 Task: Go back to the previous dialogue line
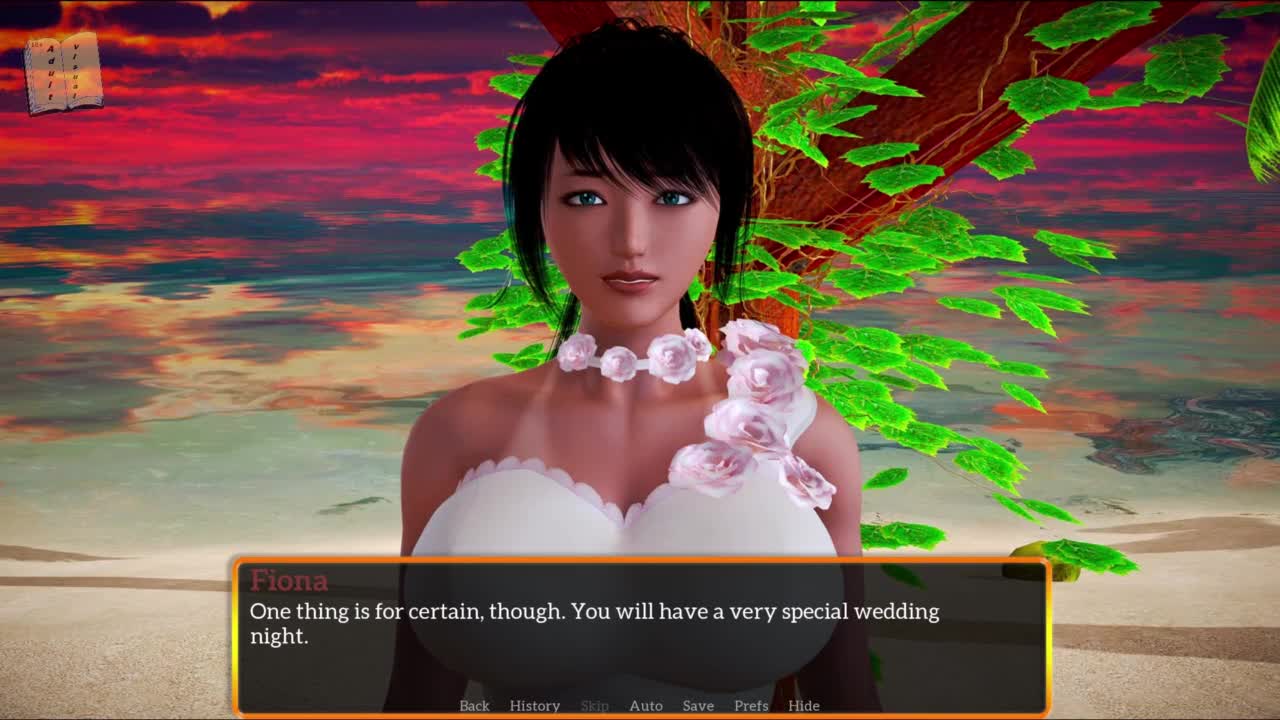[474, 705]
